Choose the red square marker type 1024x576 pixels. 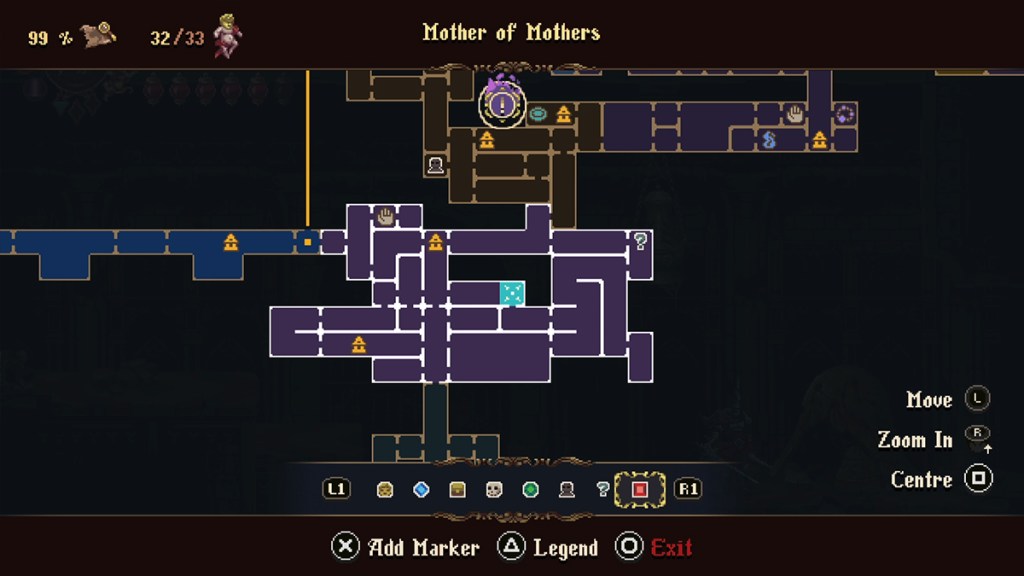click(640, 489)
